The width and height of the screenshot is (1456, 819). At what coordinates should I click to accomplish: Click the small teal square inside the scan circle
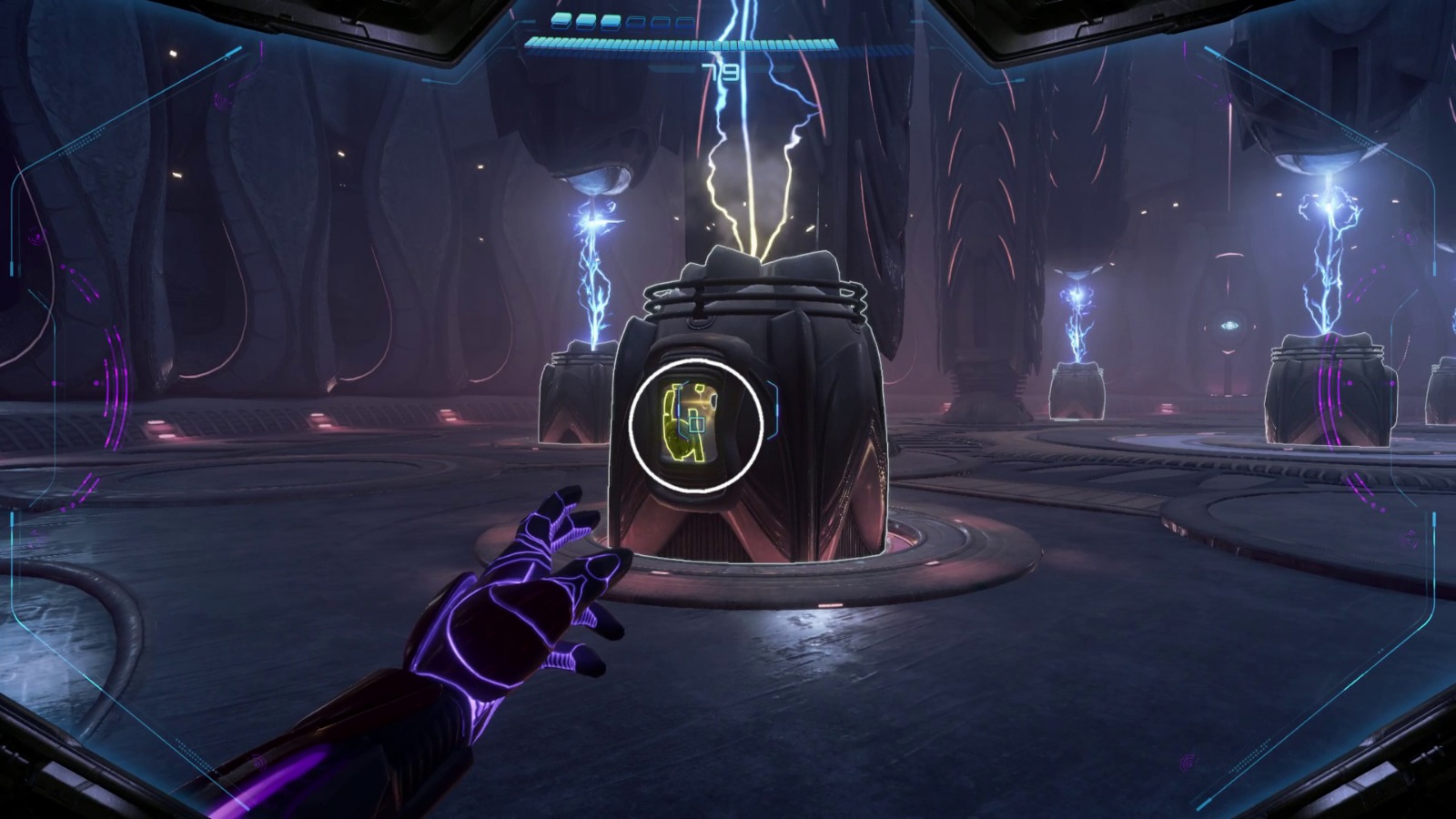(697, 424)
